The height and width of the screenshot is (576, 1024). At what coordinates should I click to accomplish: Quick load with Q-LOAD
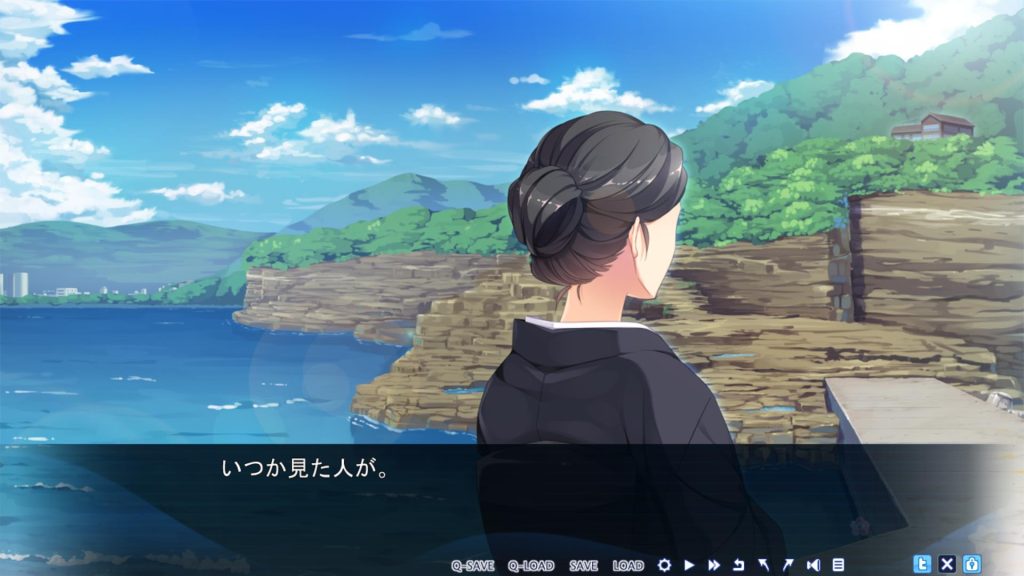[x=530, y=565]
